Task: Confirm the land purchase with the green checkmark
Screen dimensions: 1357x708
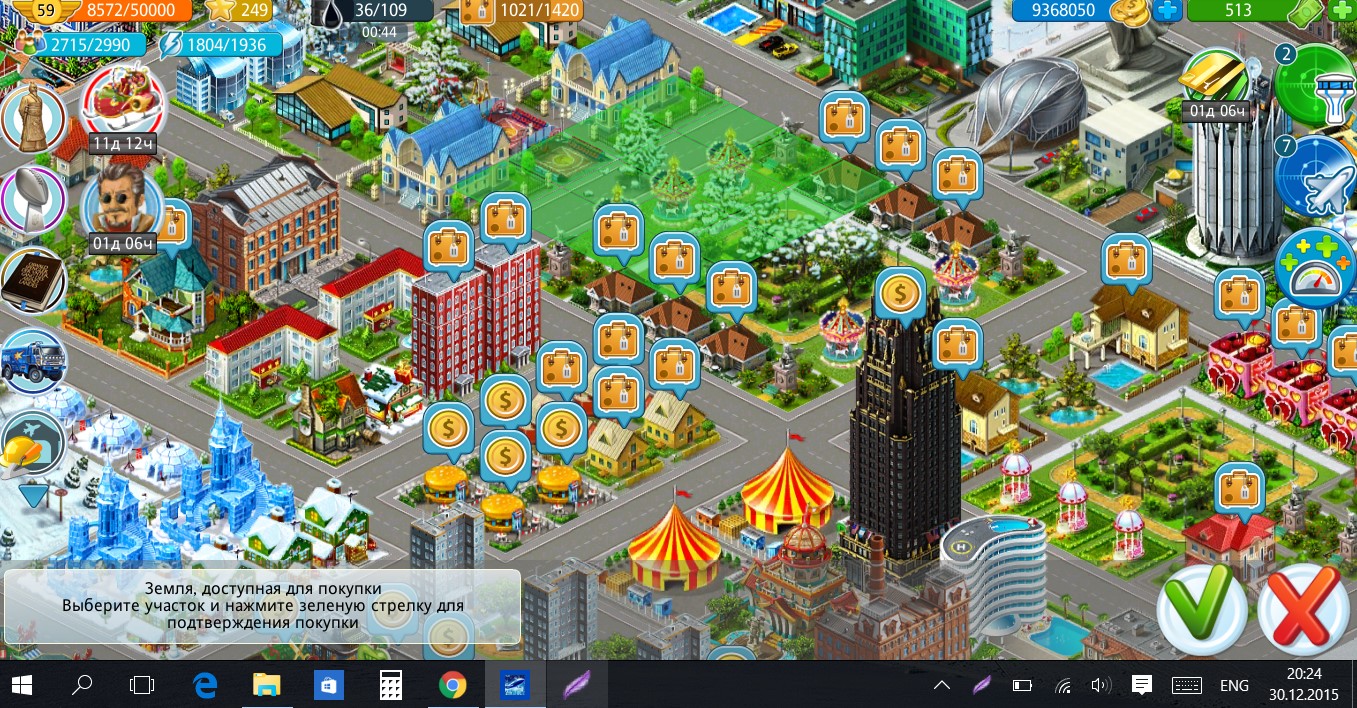Action: [x=1201, y=607]
